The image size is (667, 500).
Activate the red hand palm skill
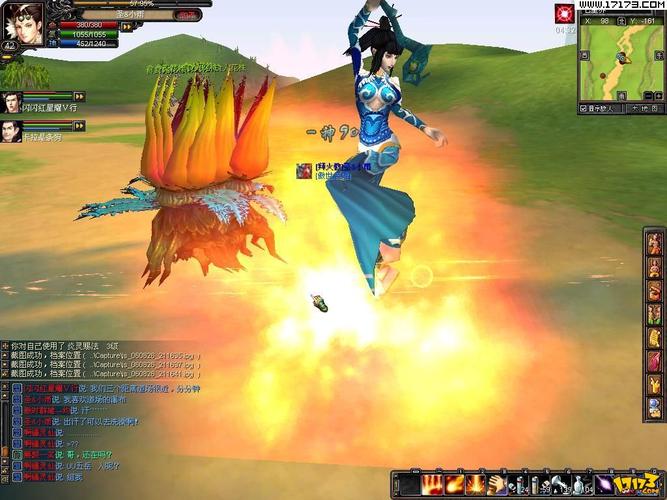click(434, 485)
